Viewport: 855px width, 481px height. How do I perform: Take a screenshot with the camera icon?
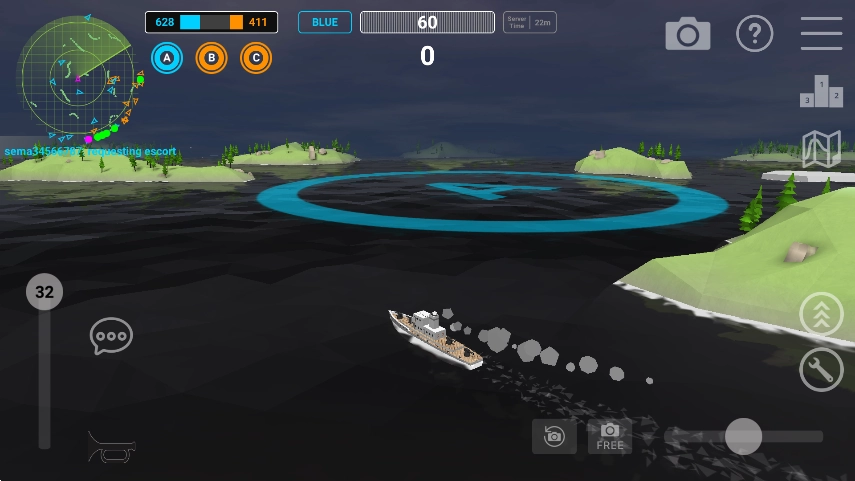pos(688,35)
